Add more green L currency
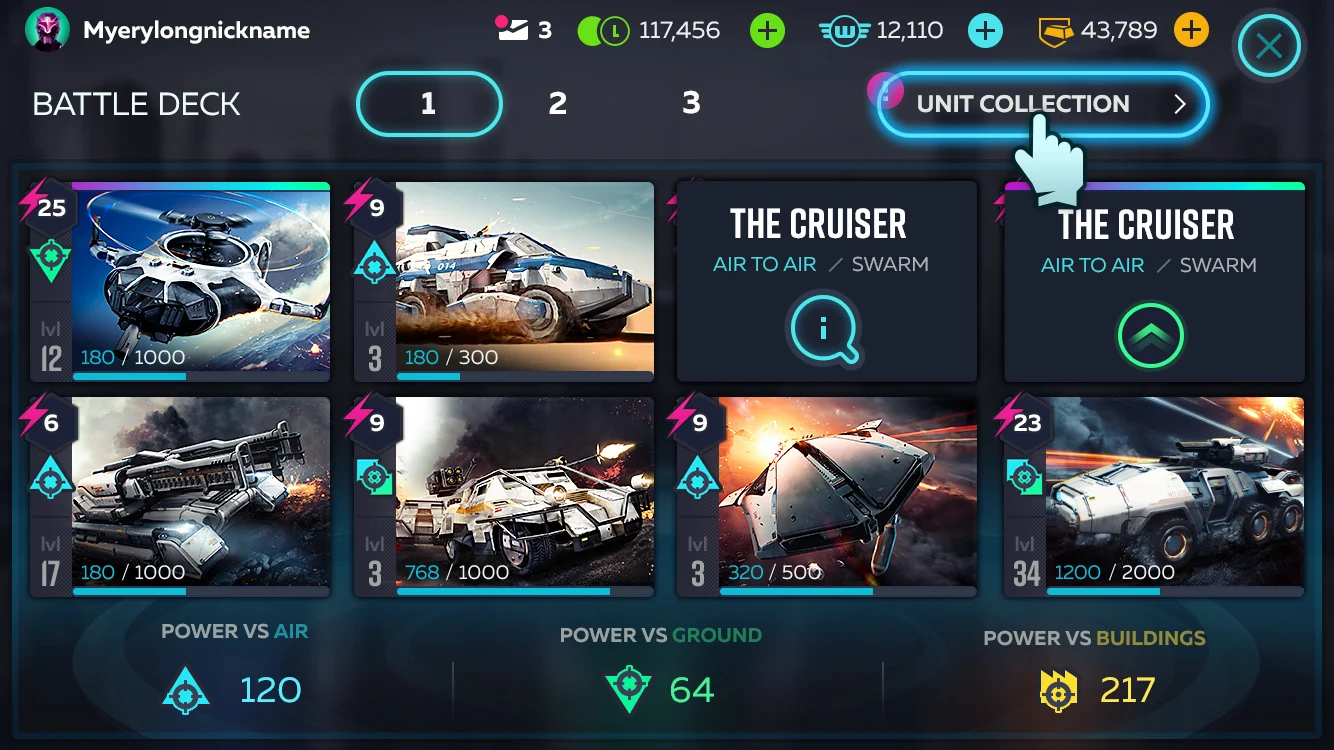 coord(767,31)
